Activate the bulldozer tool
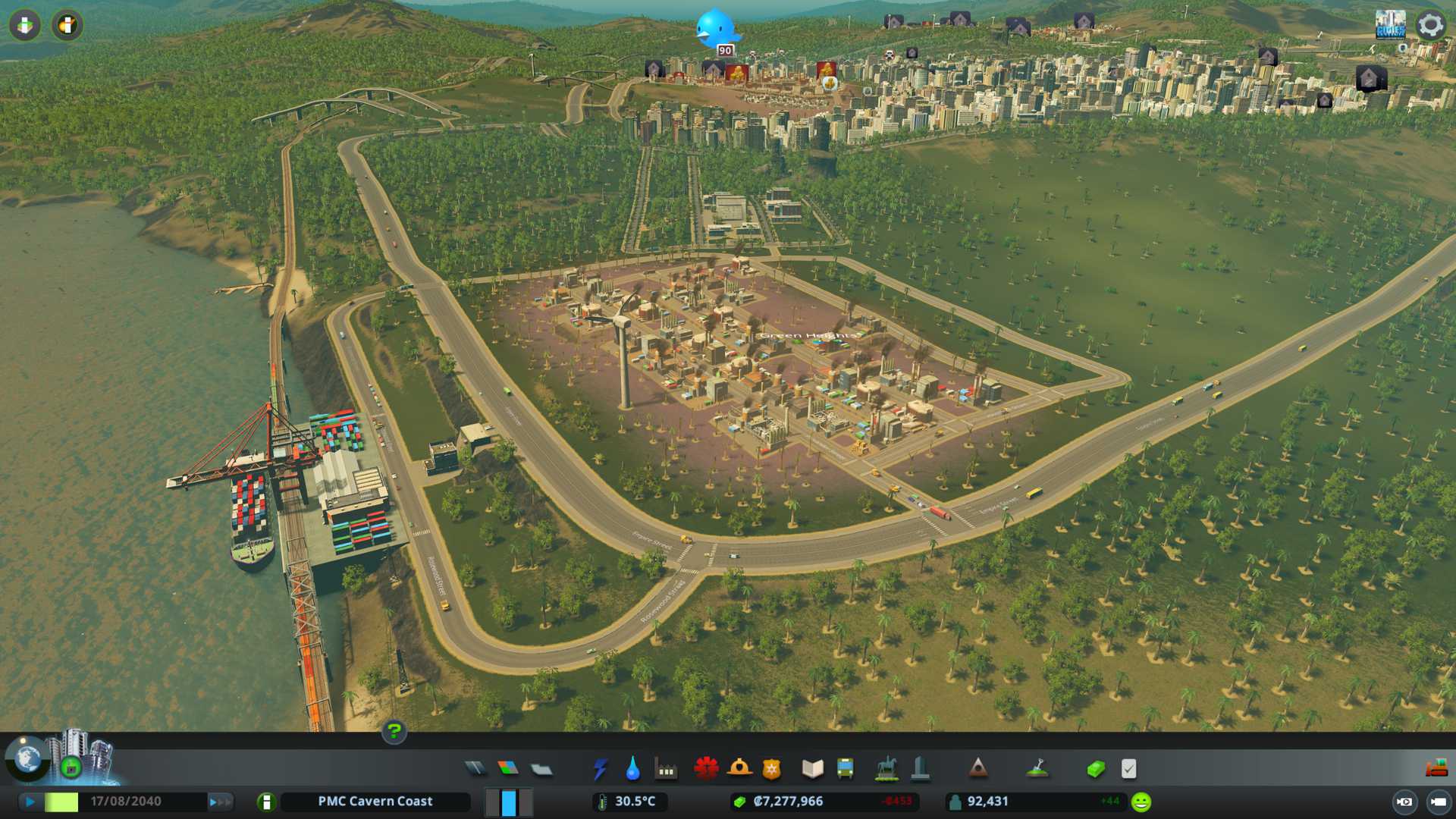 pos(1436,769)
